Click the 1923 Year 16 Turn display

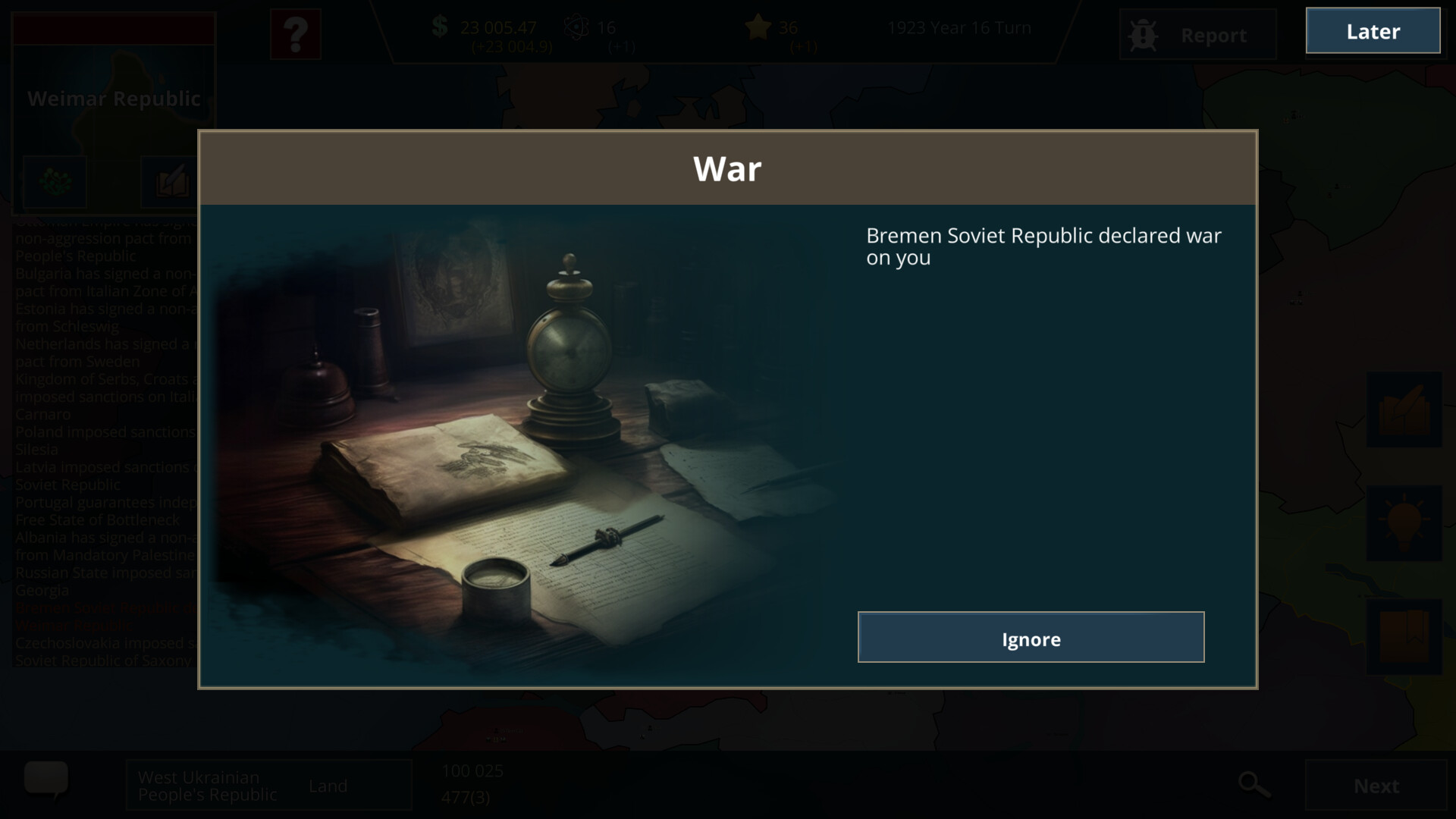tap(958, 27)
